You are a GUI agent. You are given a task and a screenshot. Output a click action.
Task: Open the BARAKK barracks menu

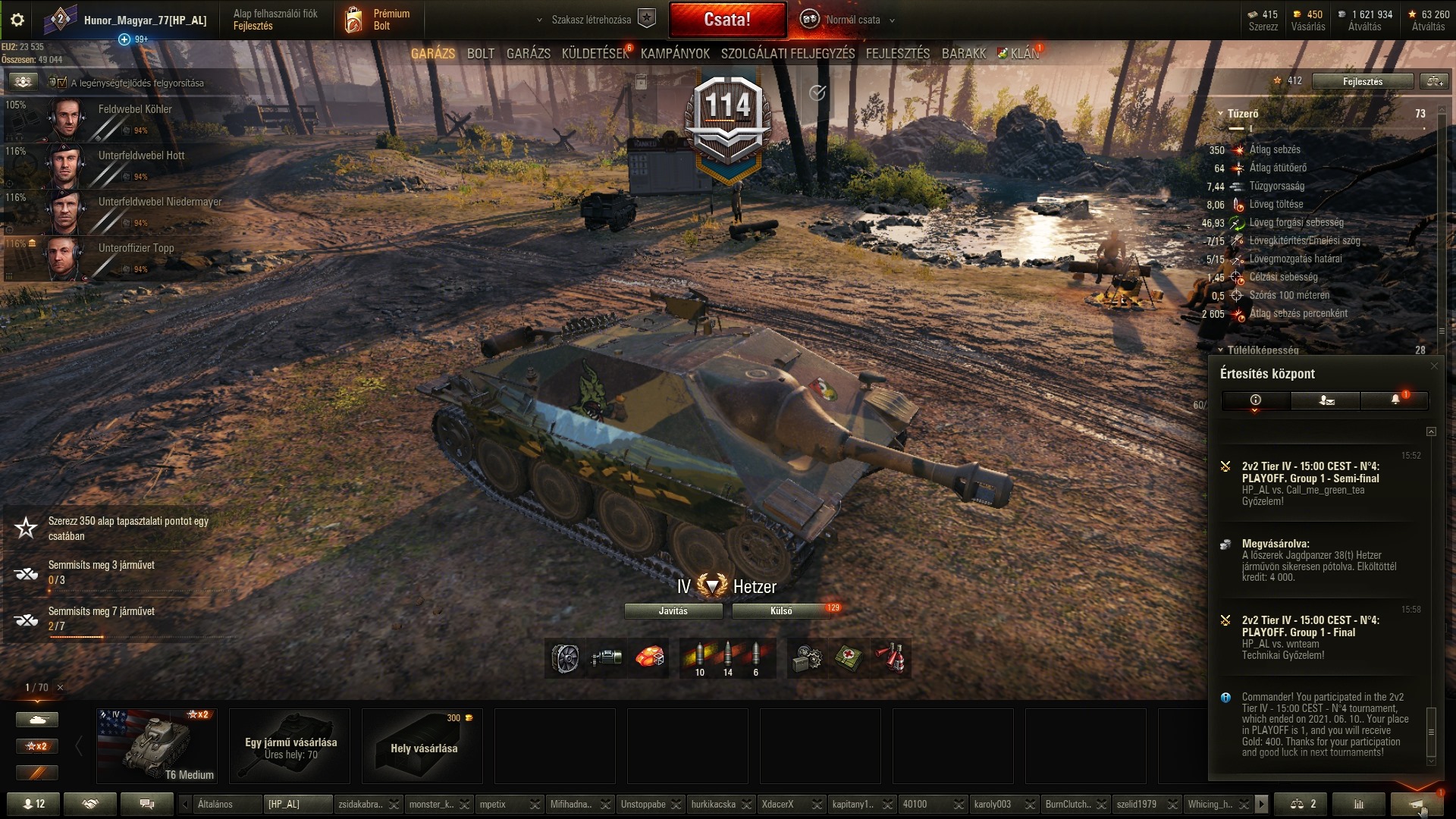pyautogui.click(x=963, y=54)
